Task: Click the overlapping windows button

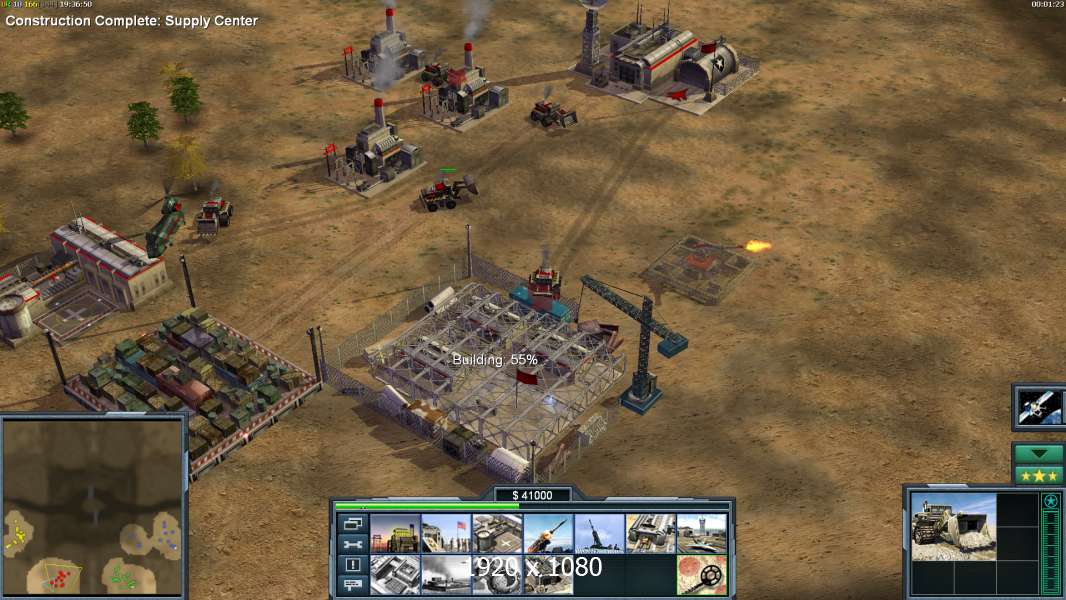Action: click(x=352, y=524)
